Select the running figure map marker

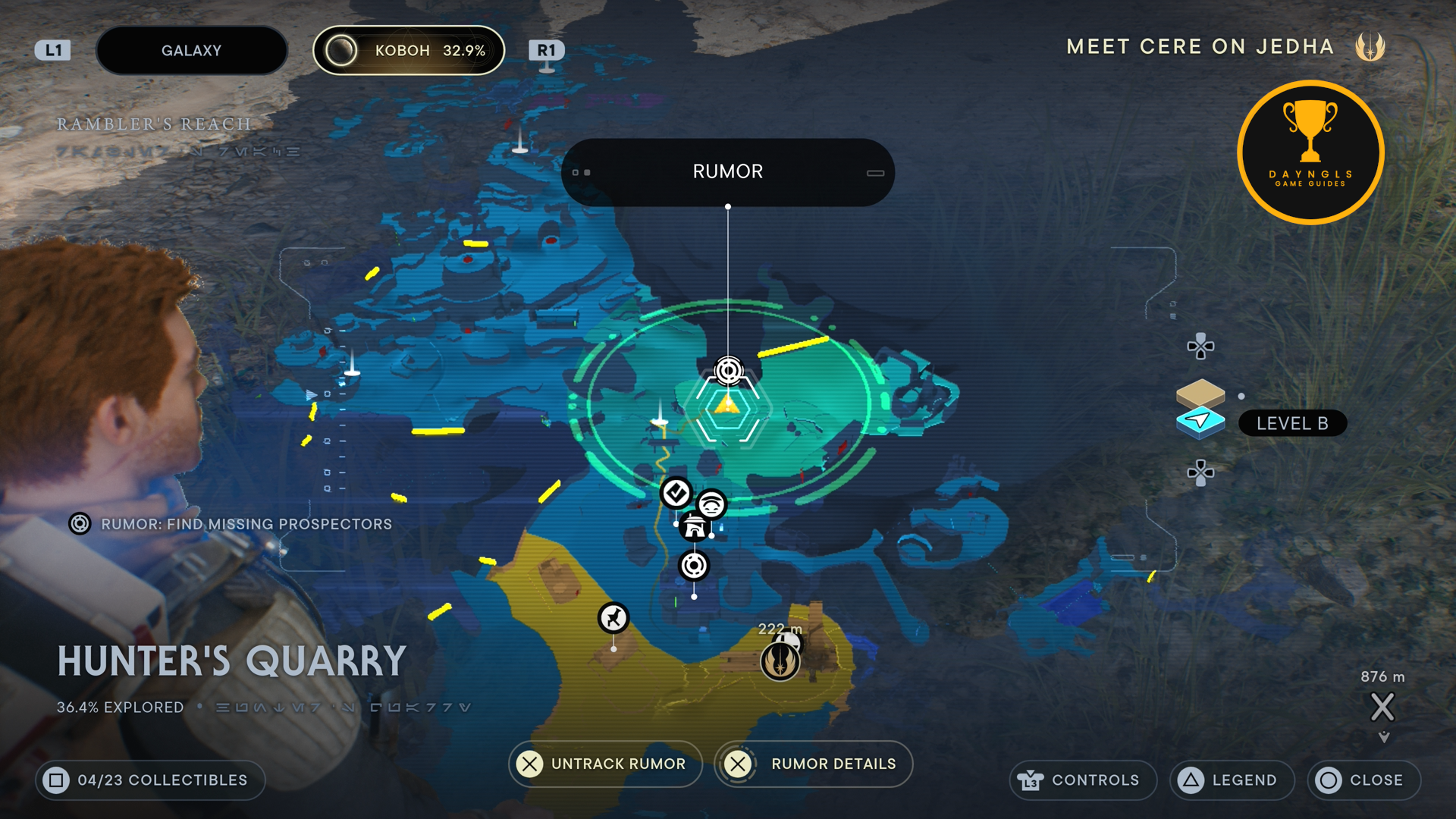[613, 618]
